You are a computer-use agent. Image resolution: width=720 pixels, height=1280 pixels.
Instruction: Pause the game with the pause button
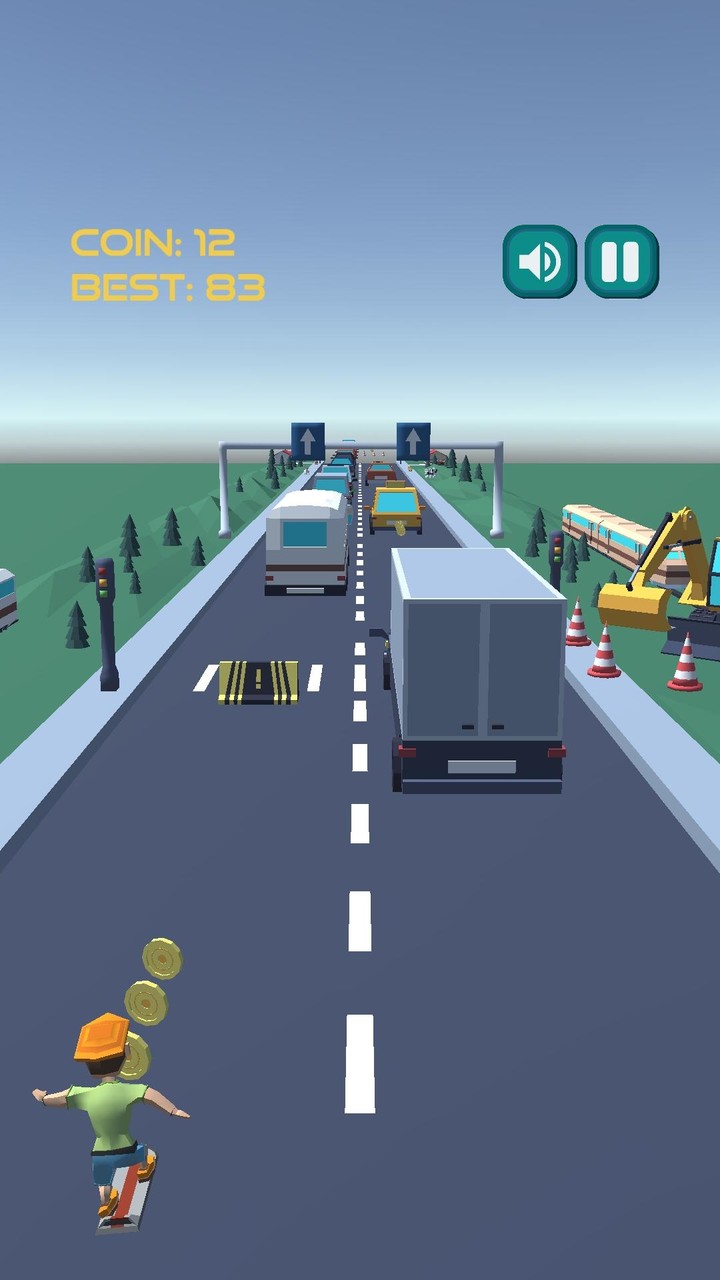[x=621, y=262]
